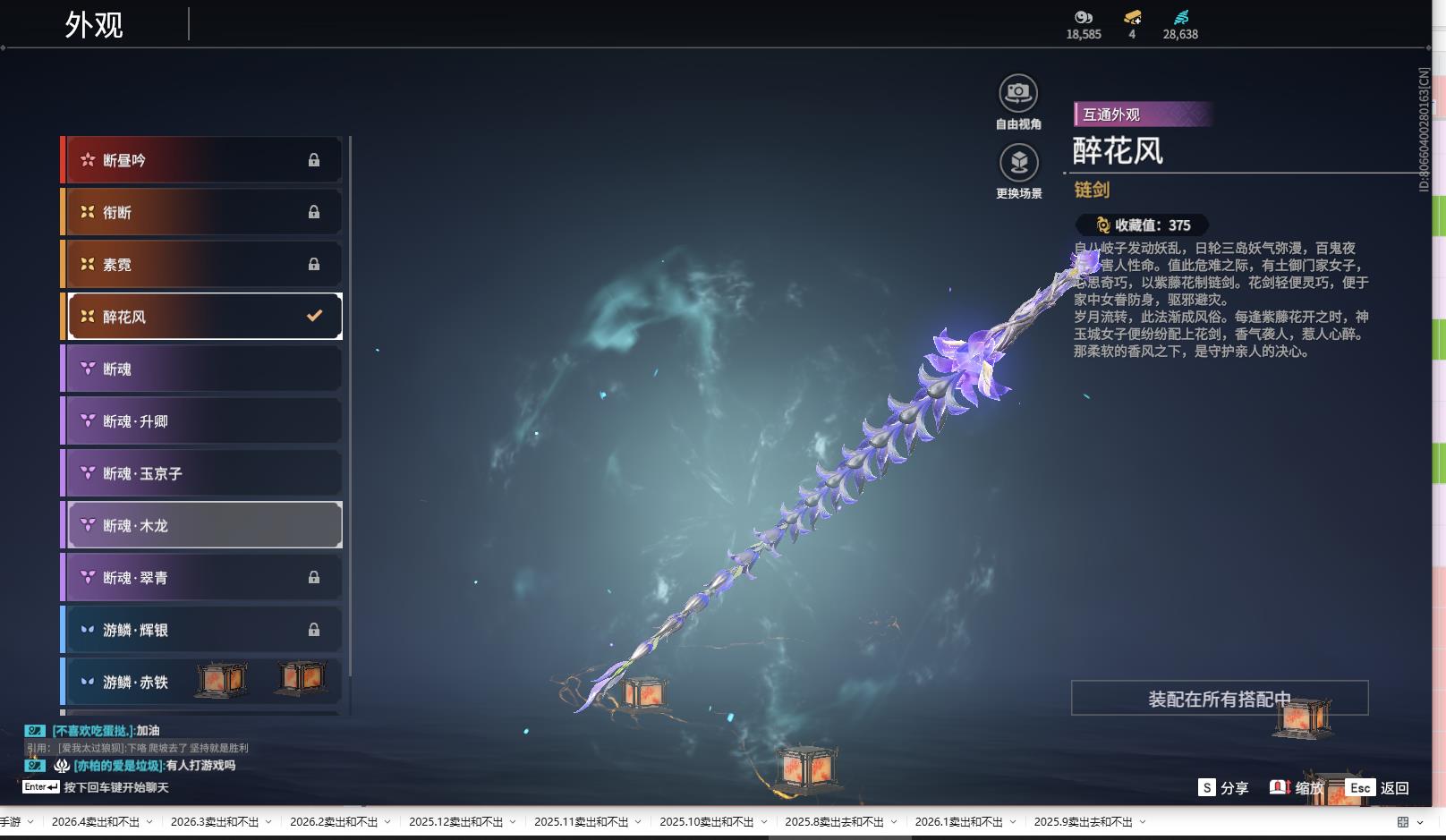This screenshot has height=840, width=1446.
Task: Click the 分享 share button
Action: (x=1223, y=787)
